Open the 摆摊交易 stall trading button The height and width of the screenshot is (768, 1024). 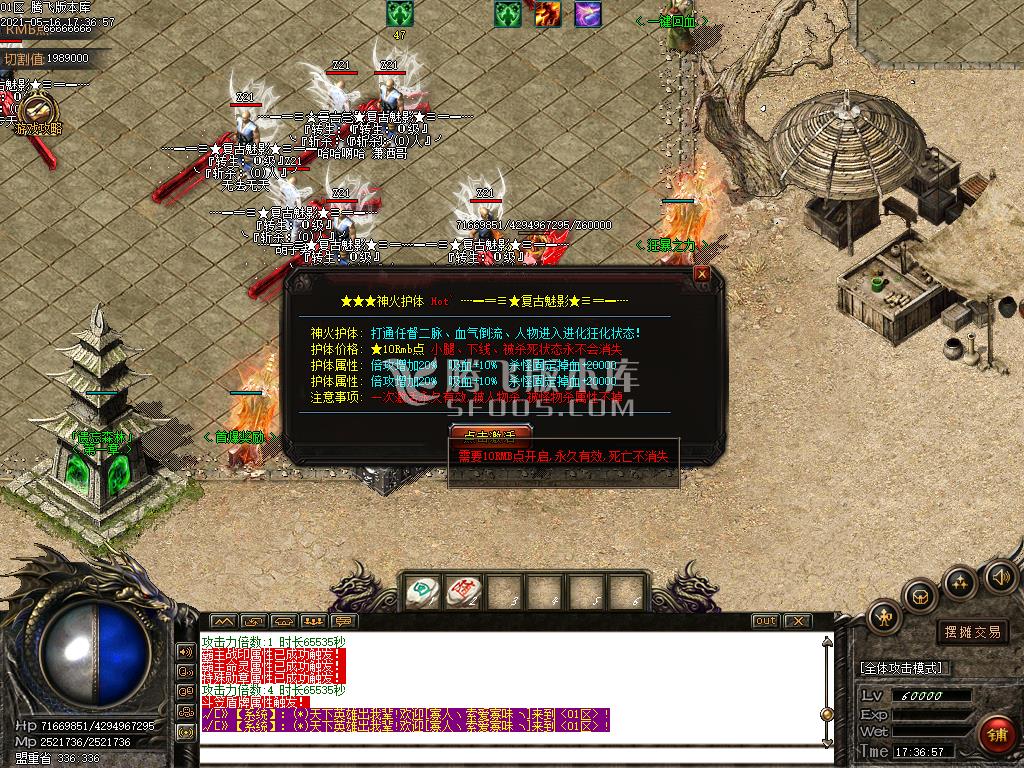click(x=972, y=632)
